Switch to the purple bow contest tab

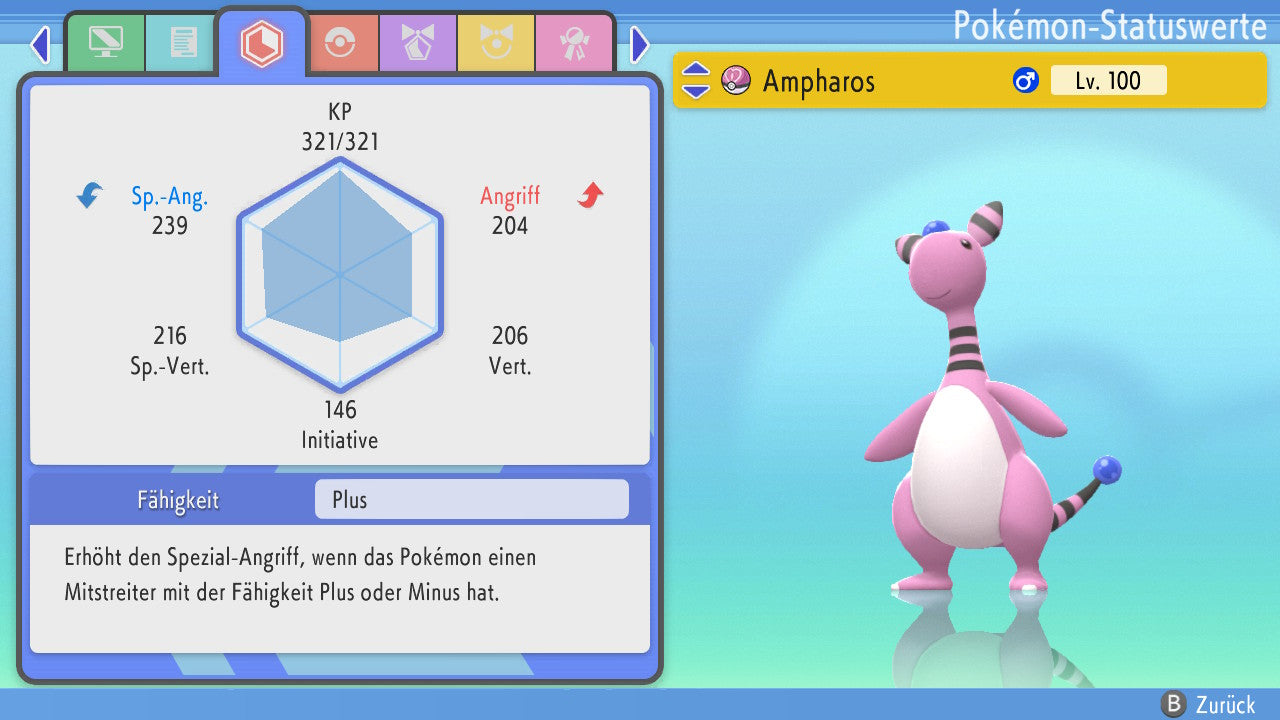tap(417, 43)
